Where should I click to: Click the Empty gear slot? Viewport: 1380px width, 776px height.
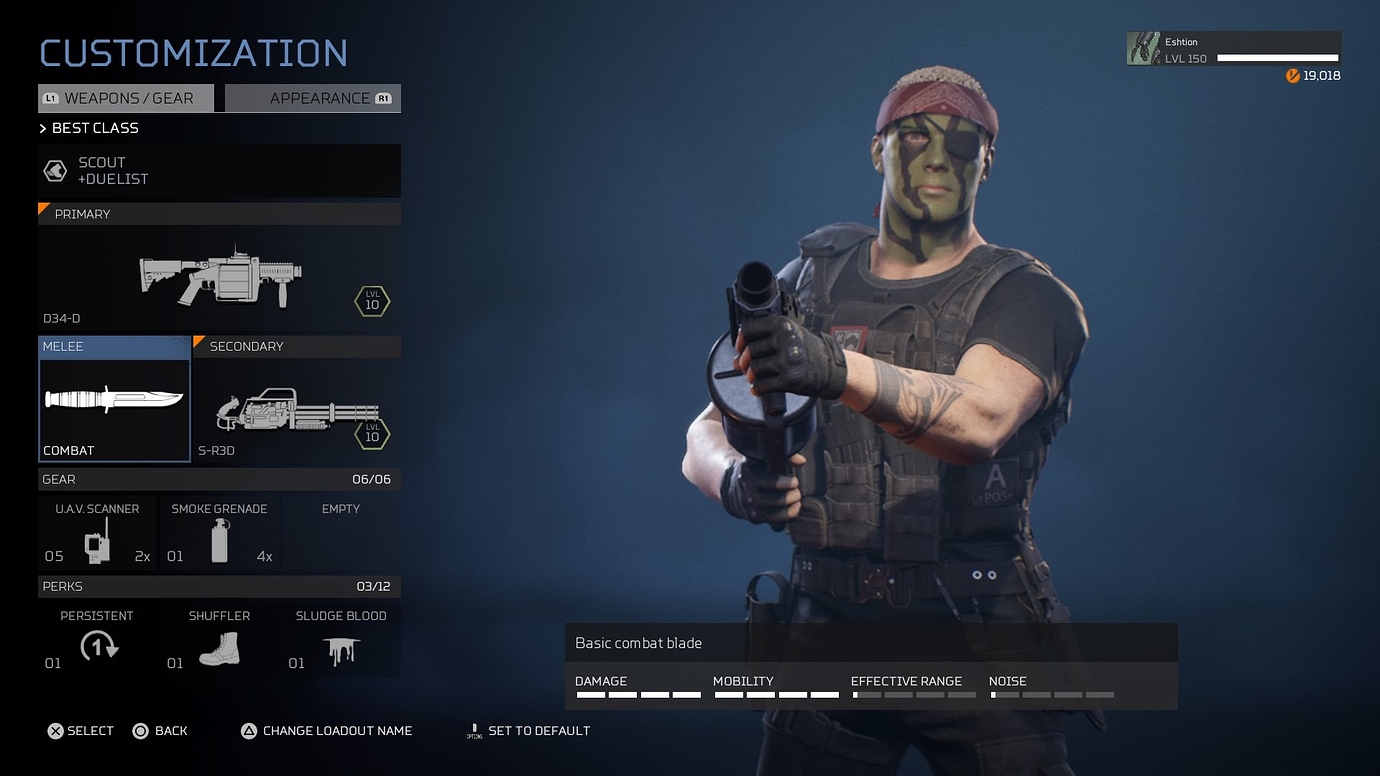pyautogui.click(x=341, y=535)
